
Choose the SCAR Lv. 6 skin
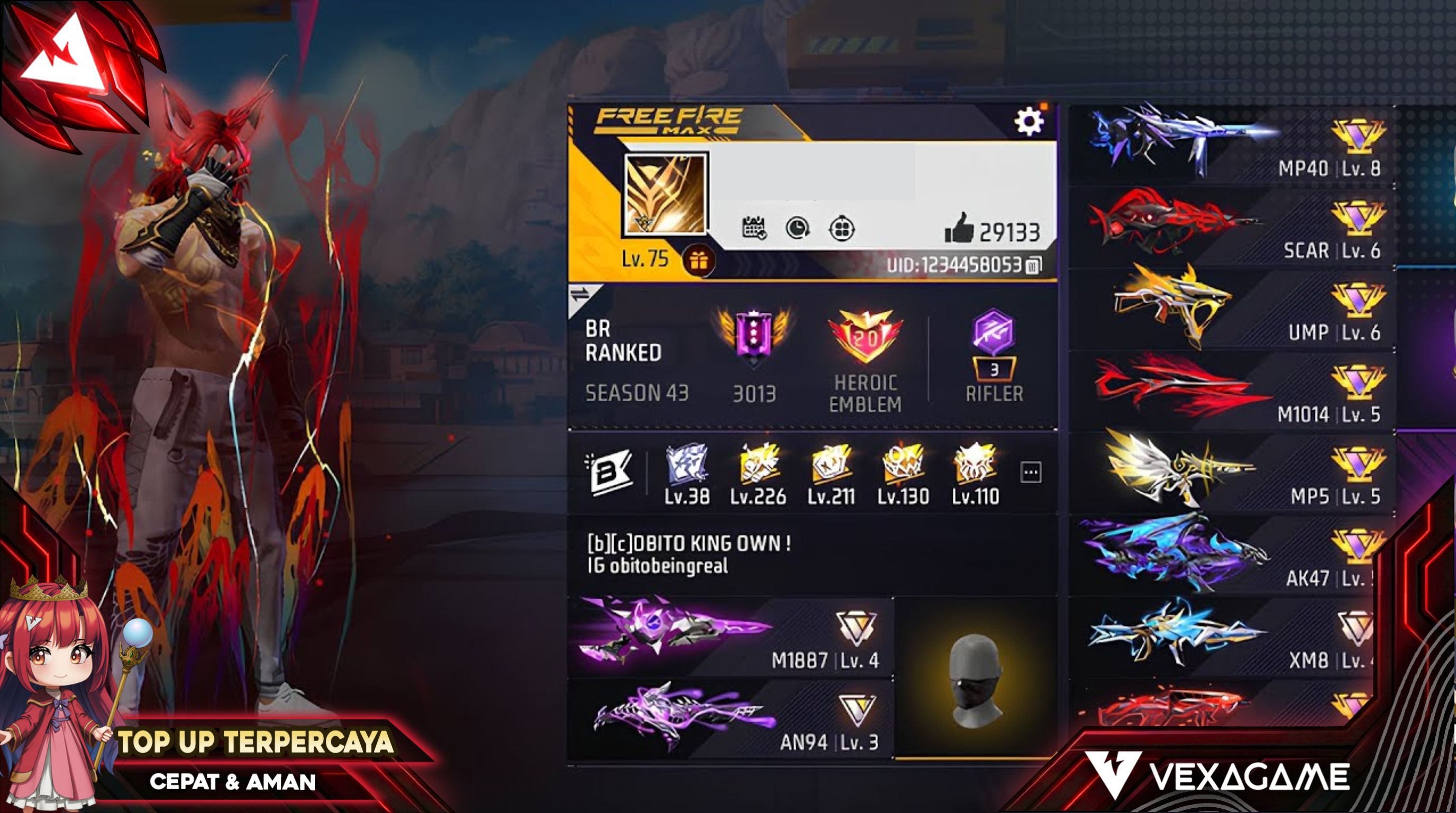[1232, 226]
